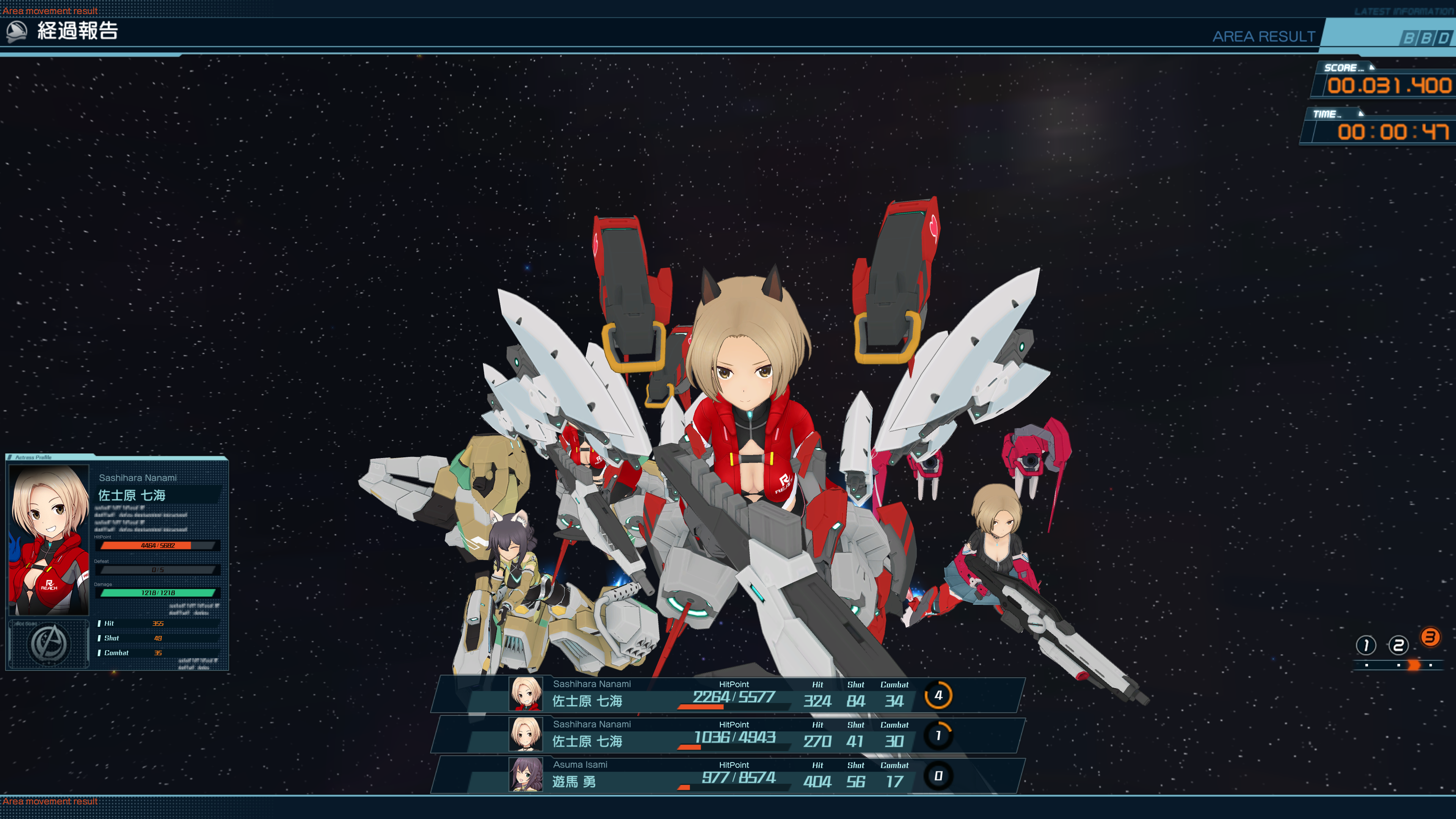Click the Asuma Isami portrait thumbnail
This screenshot has width=1456, height=819.
click(526, 775)
